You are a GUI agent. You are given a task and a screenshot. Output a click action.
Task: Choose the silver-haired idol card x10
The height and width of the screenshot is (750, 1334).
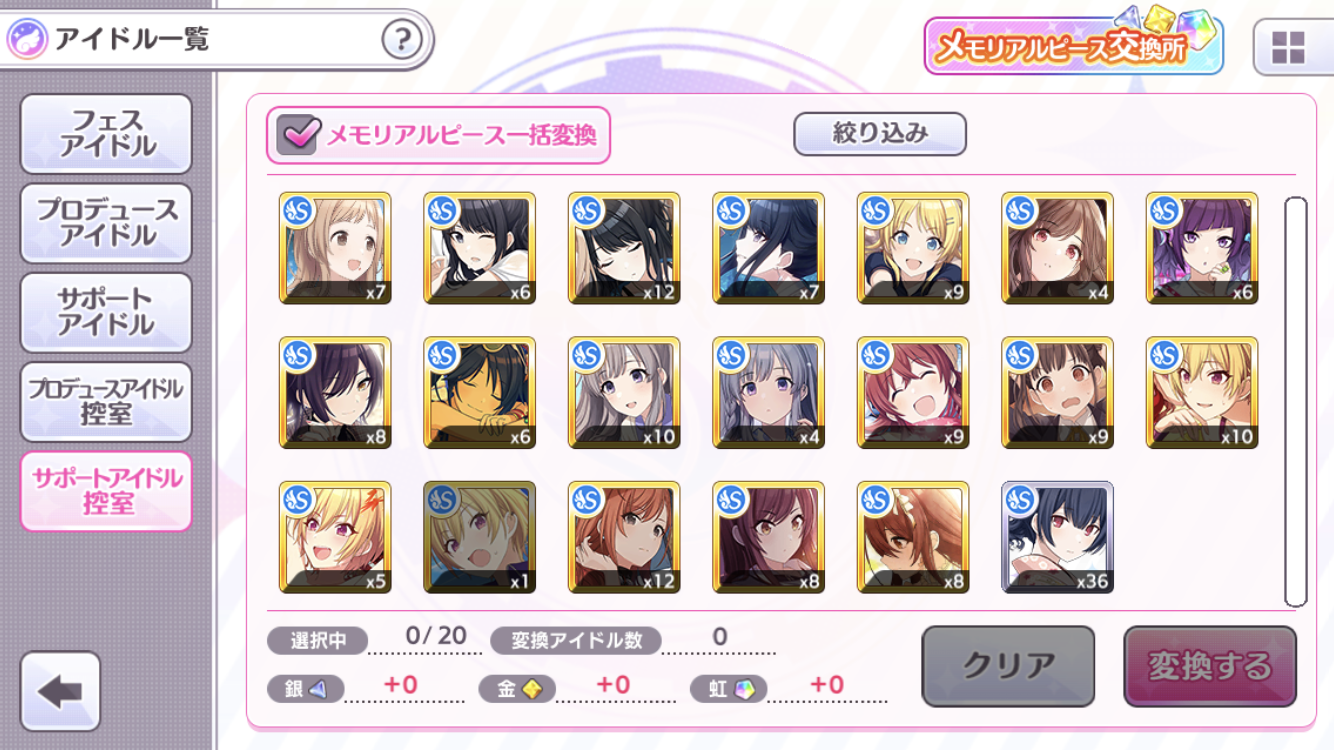pyautogui.click(x=624, y=393)
